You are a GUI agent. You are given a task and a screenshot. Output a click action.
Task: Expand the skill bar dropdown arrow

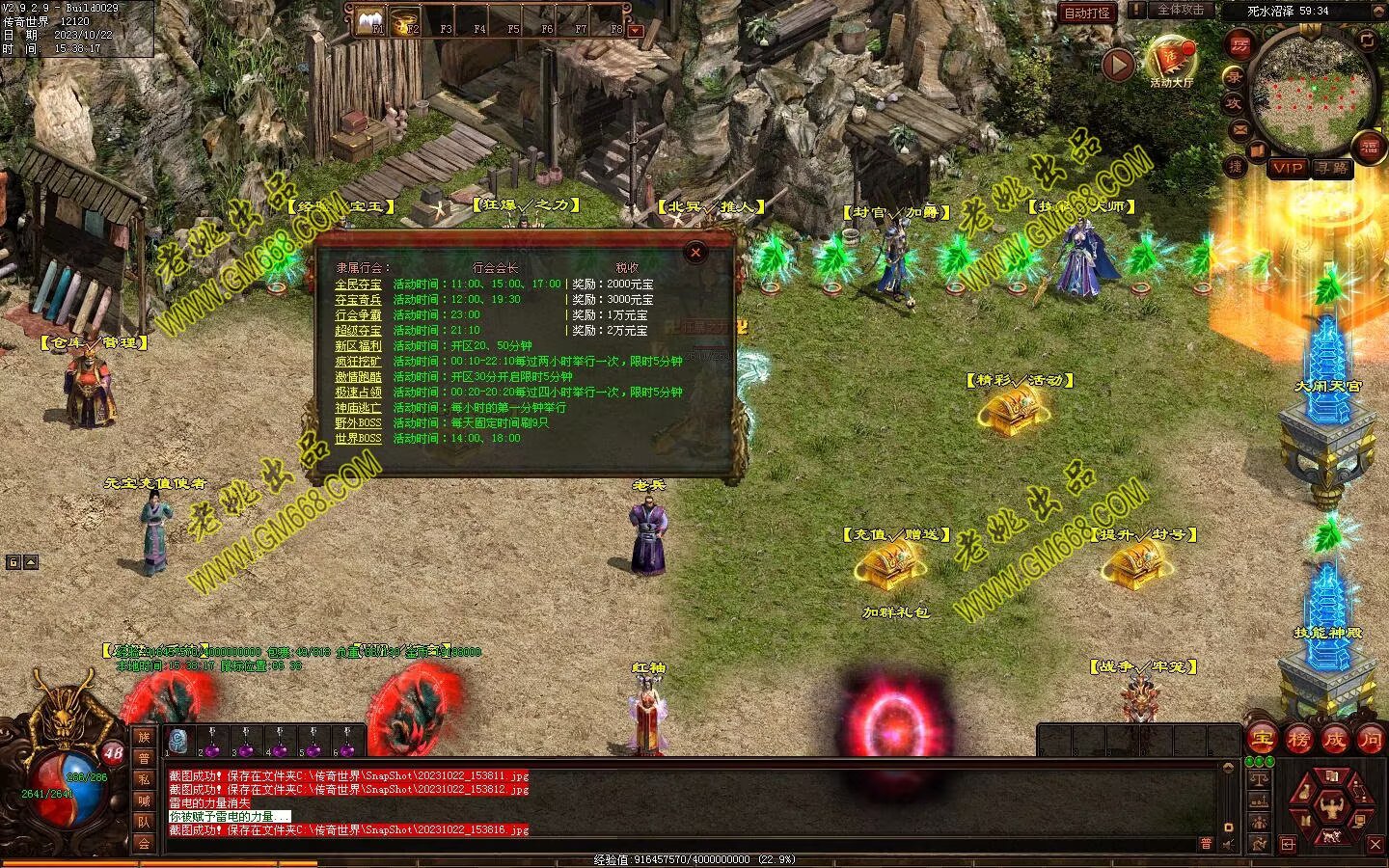(635, 31)
